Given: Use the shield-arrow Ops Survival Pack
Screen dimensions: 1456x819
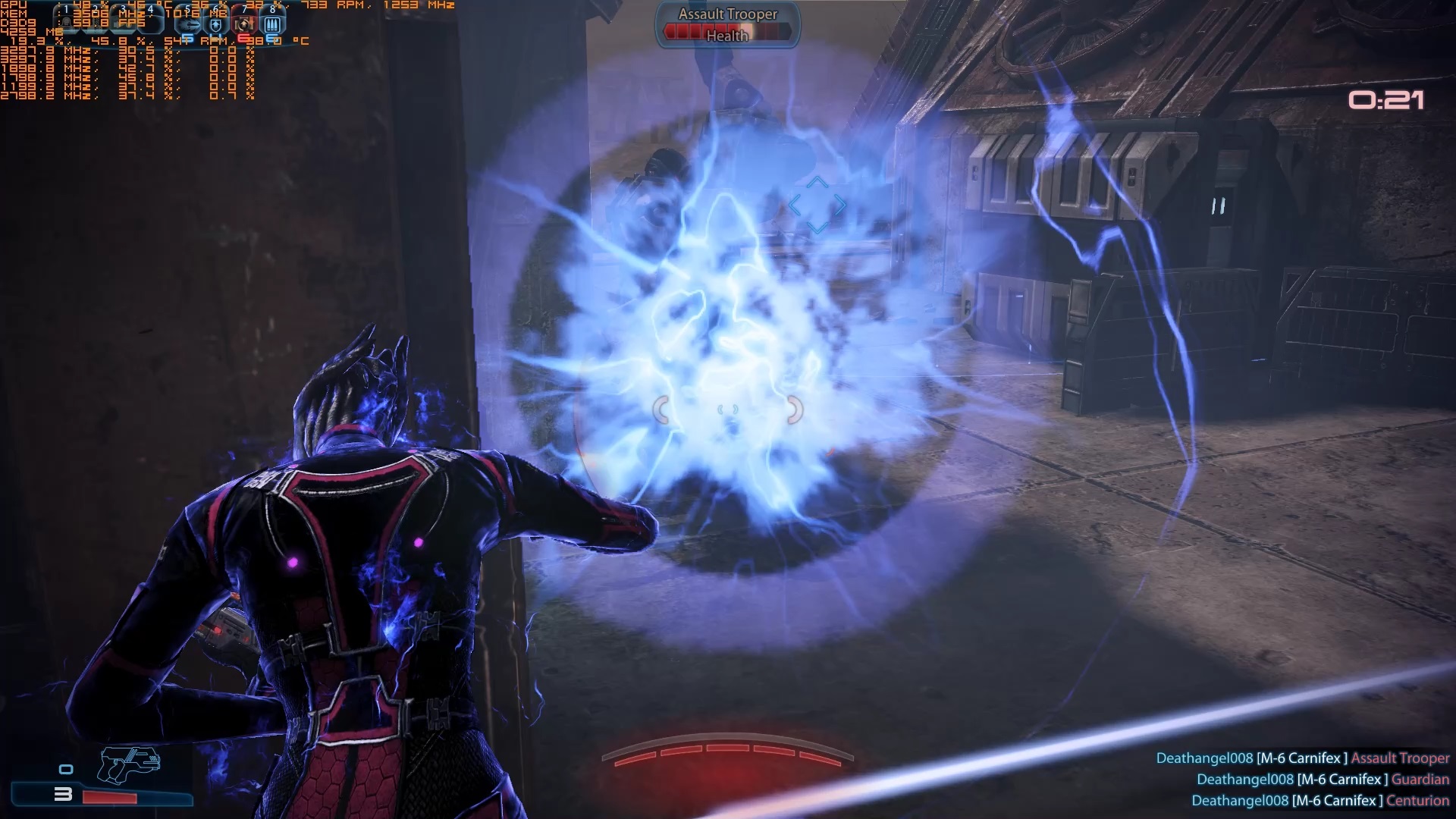Looking at the screenshot, I should pyautogui.click(x=216, y=24).
